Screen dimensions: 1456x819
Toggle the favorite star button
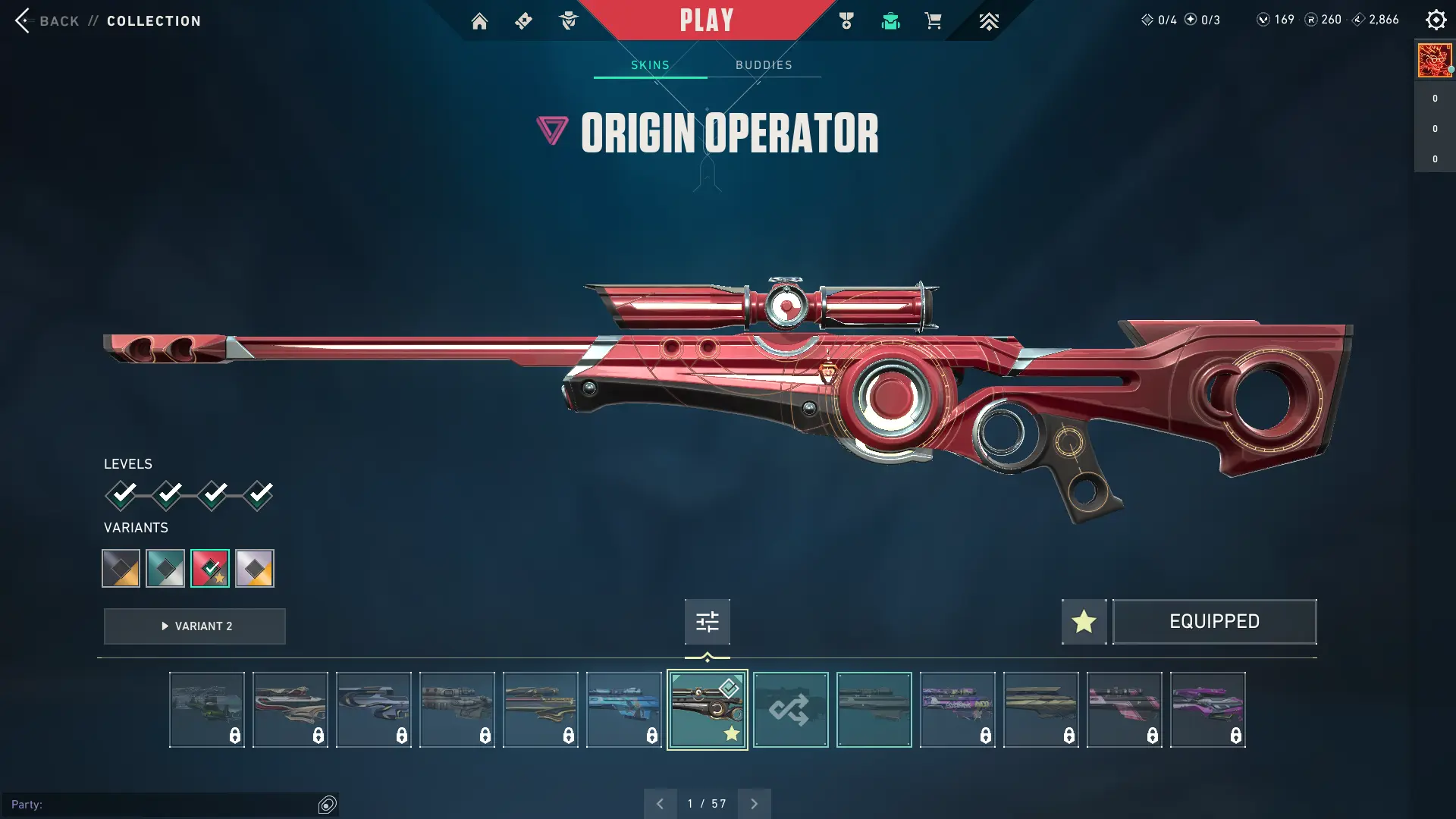pos(1084,622)
